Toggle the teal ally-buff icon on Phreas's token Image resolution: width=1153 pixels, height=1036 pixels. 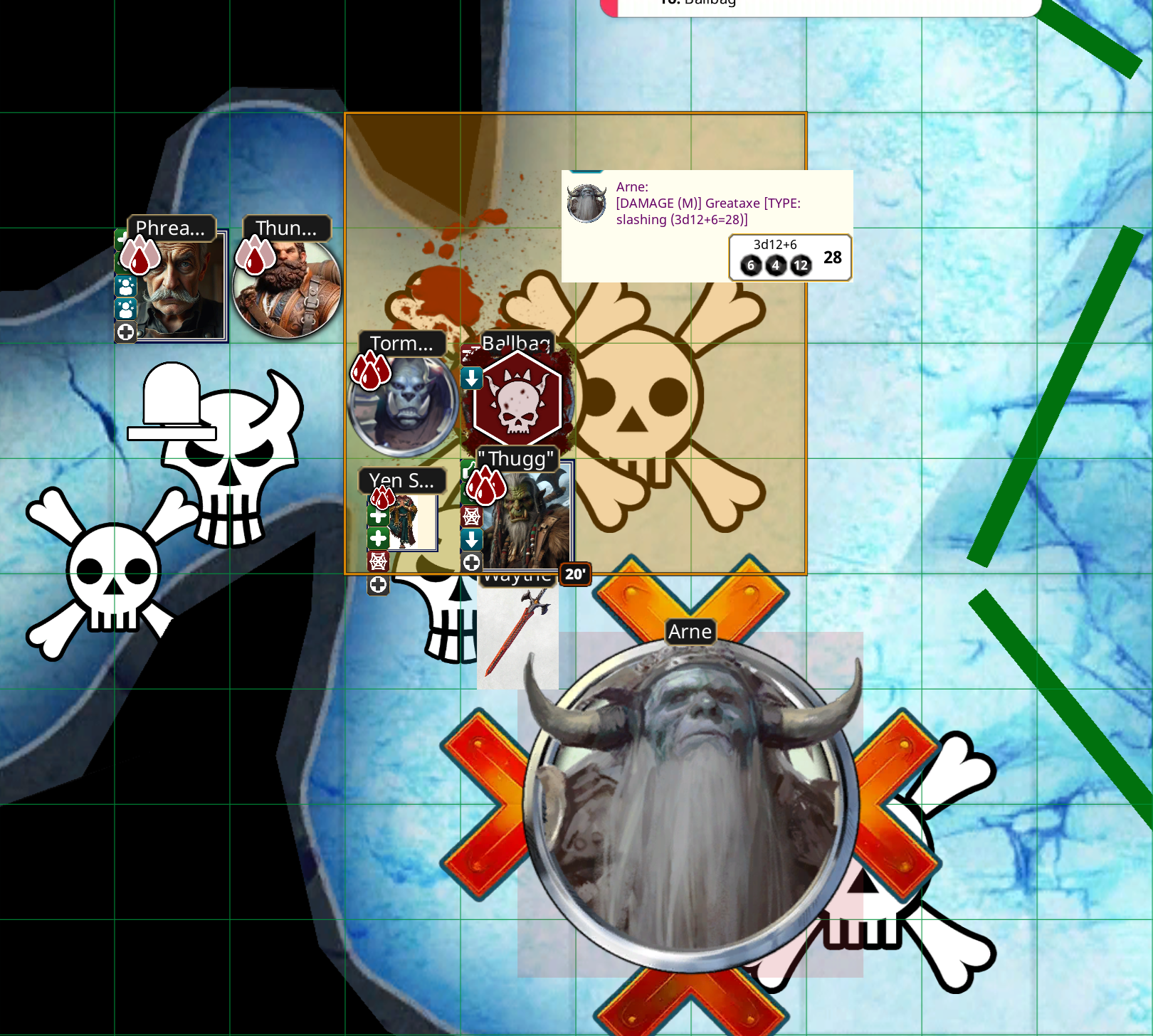[125, 287]
